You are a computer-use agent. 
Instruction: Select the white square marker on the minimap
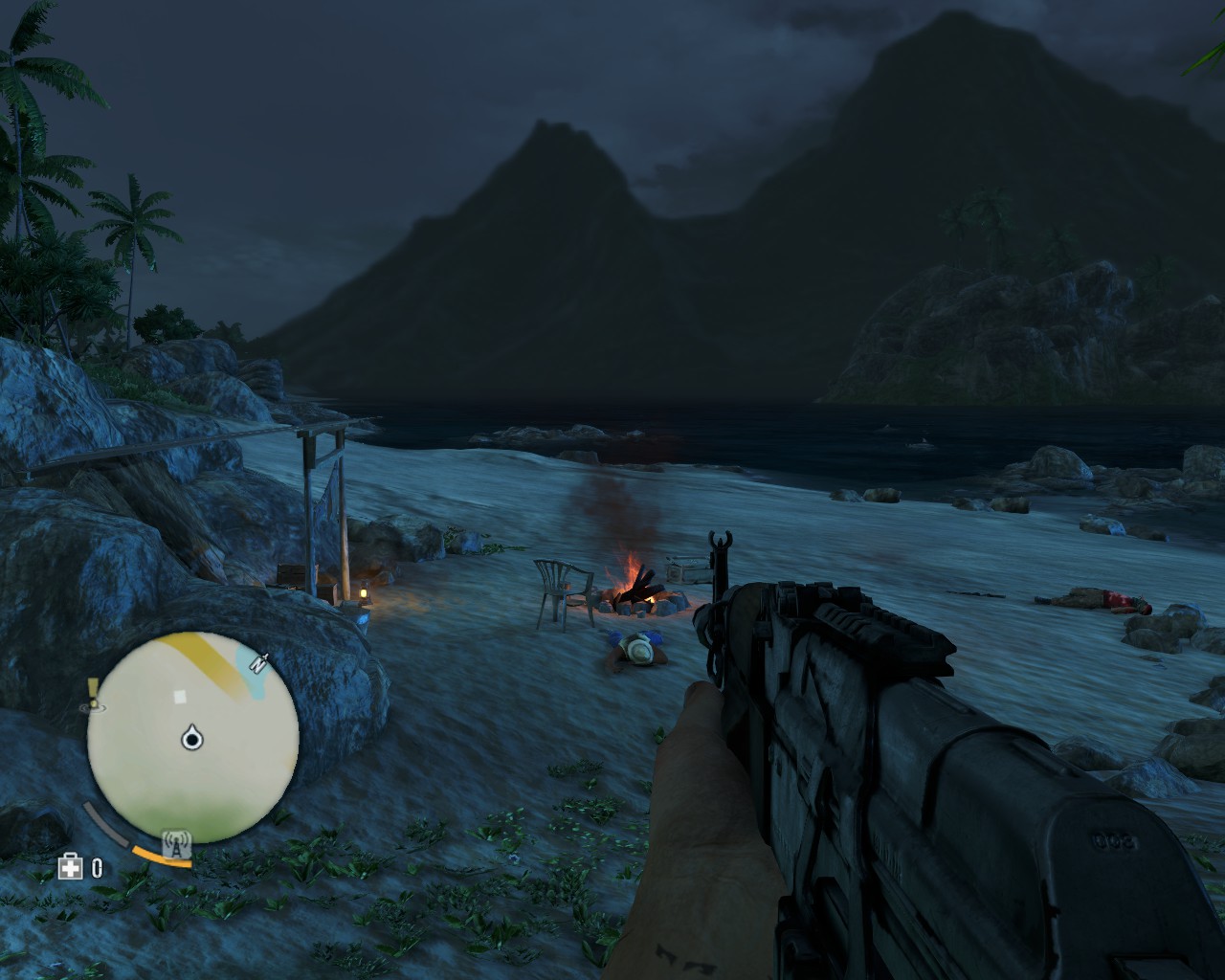coord(180,696)
